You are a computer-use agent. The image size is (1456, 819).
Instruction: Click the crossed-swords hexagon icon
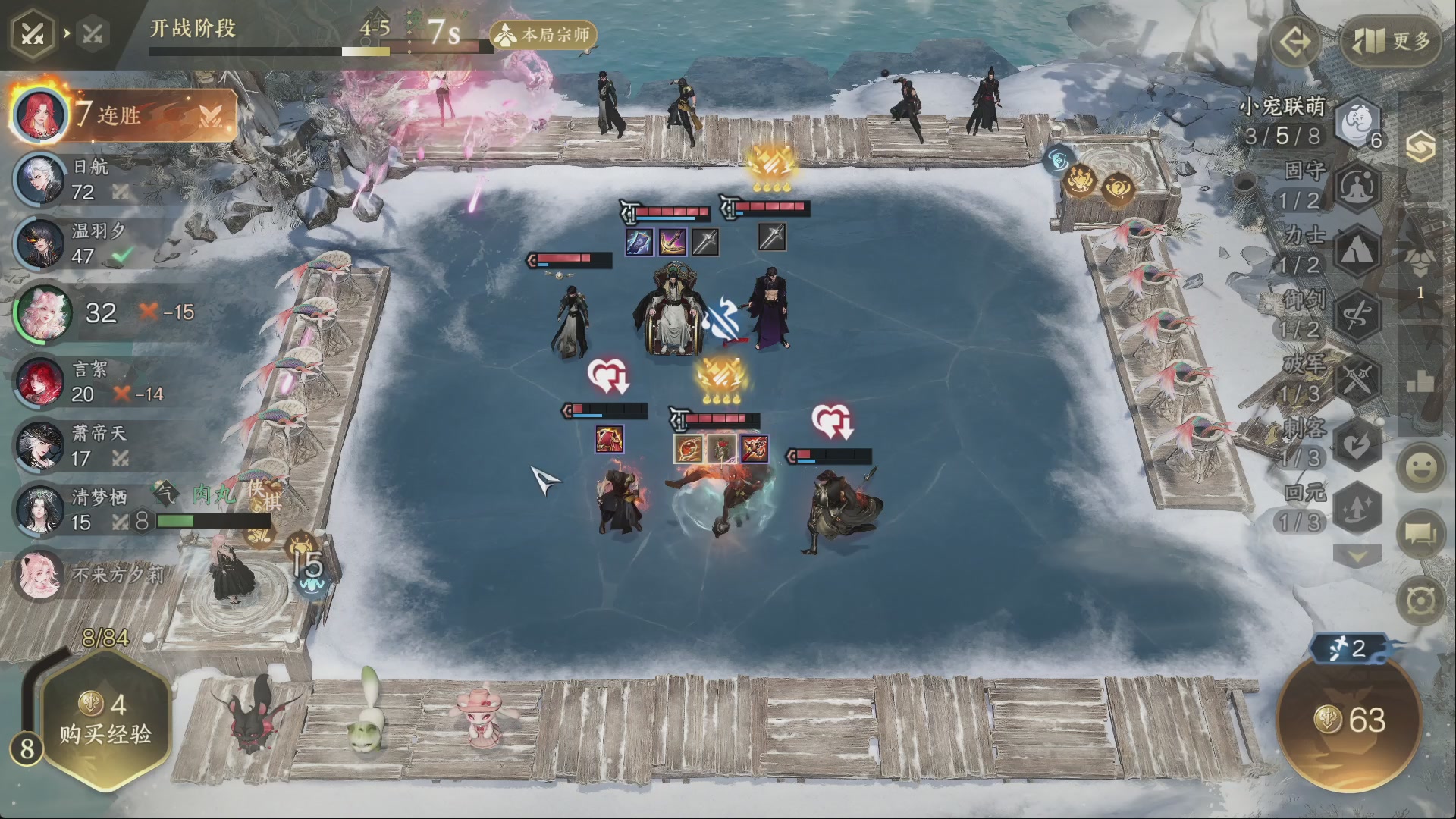[x=32, y=34]
